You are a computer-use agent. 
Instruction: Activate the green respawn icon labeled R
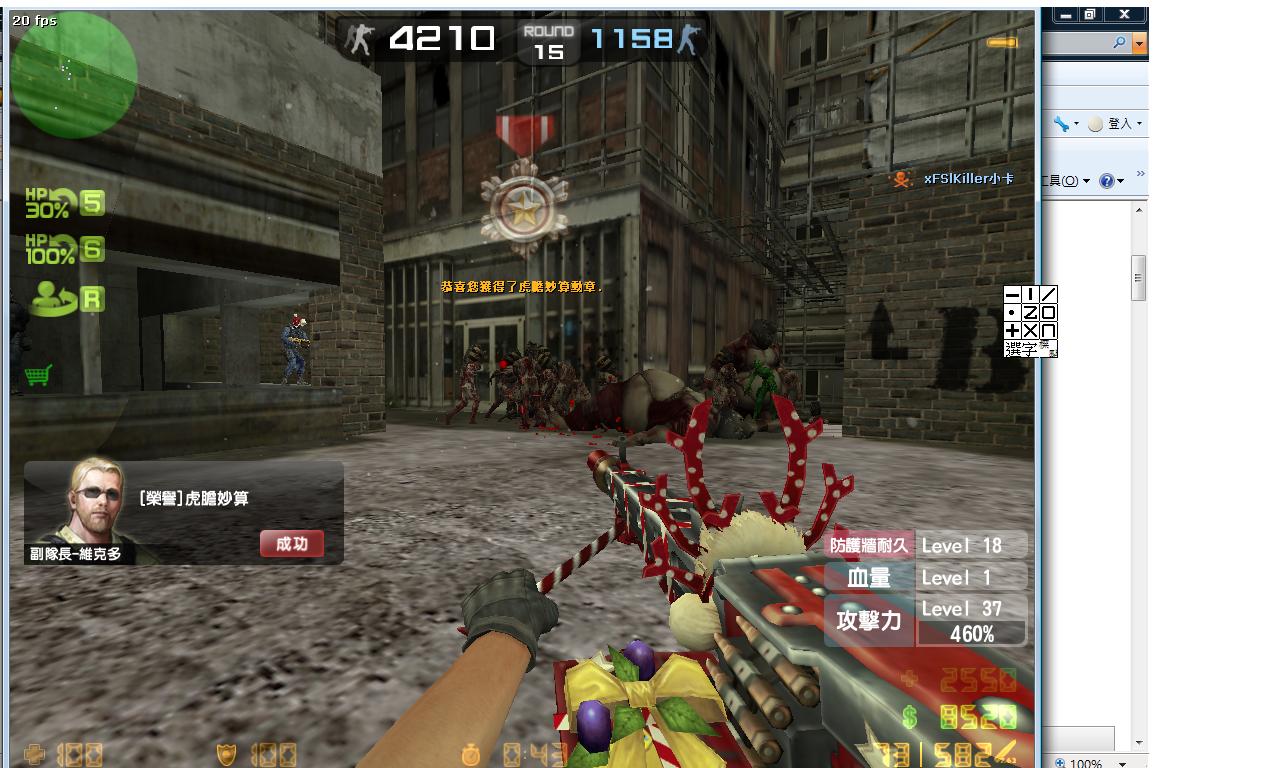(66, 298)
